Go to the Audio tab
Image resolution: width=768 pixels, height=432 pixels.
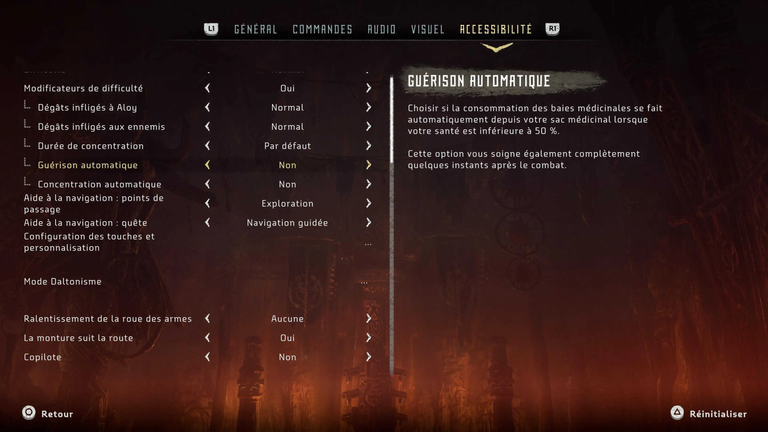point(381,29)
